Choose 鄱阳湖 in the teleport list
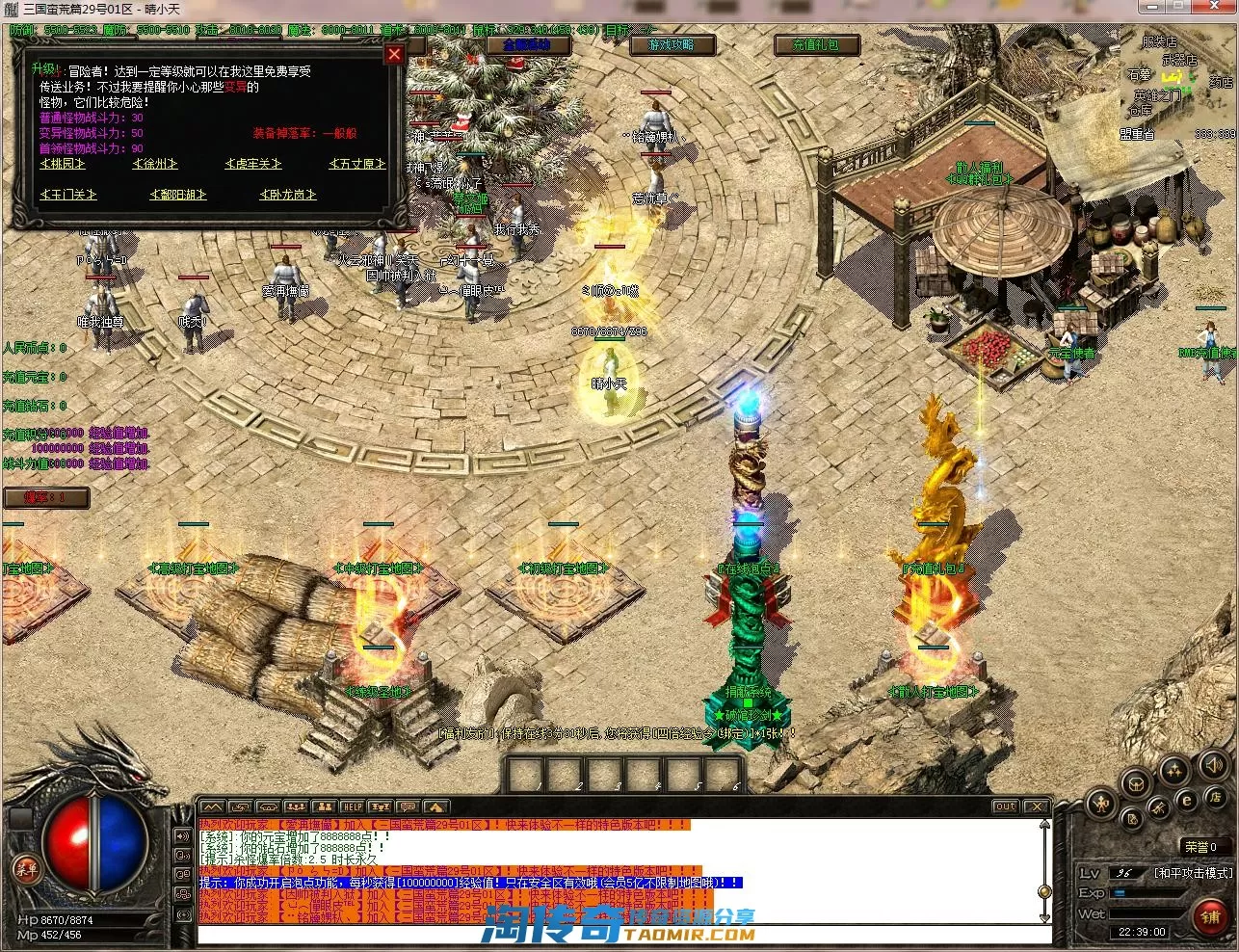1239x952 pixels. 178,195
